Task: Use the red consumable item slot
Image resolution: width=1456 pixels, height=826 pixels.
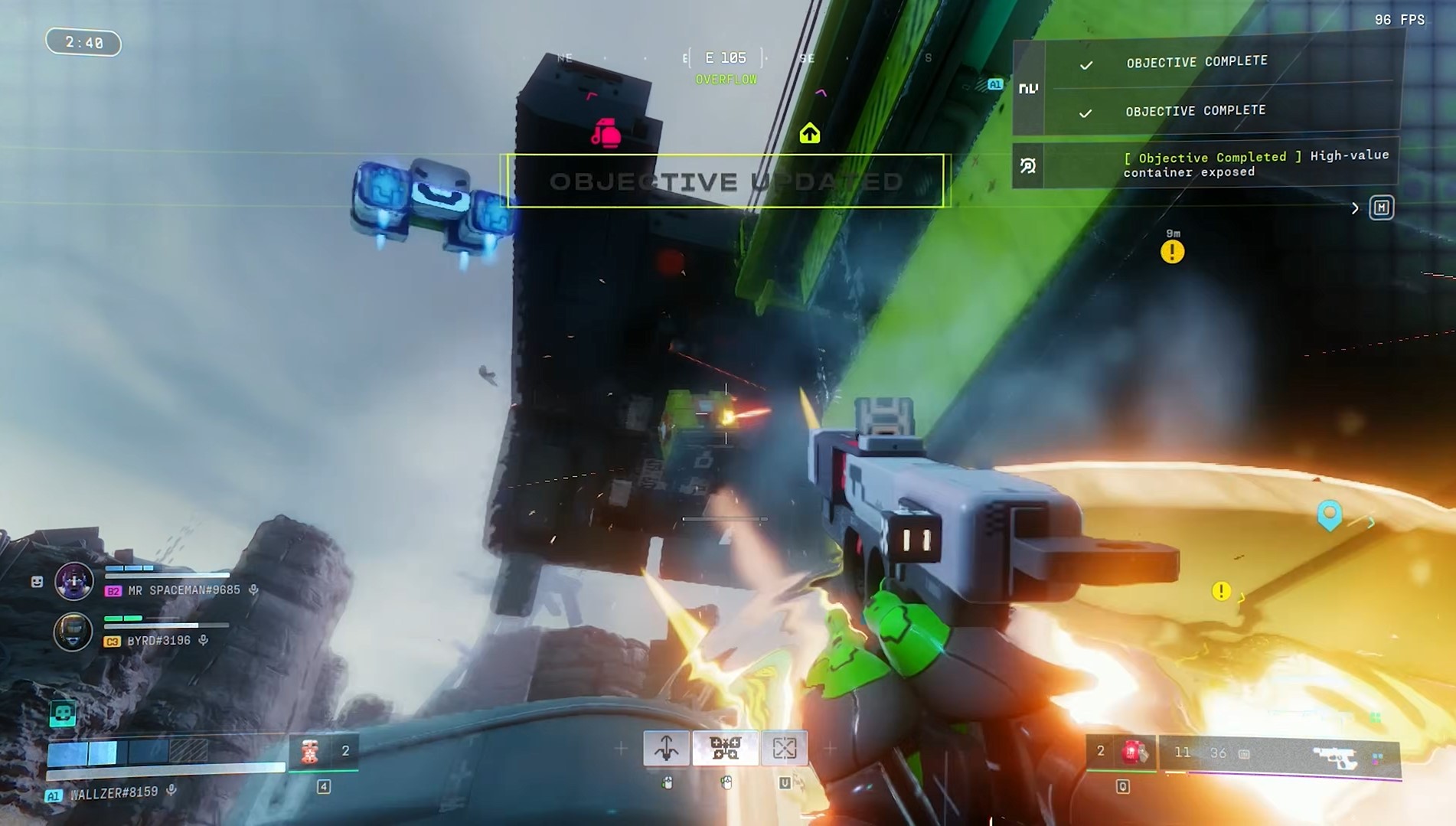Action: pos(310,752)
